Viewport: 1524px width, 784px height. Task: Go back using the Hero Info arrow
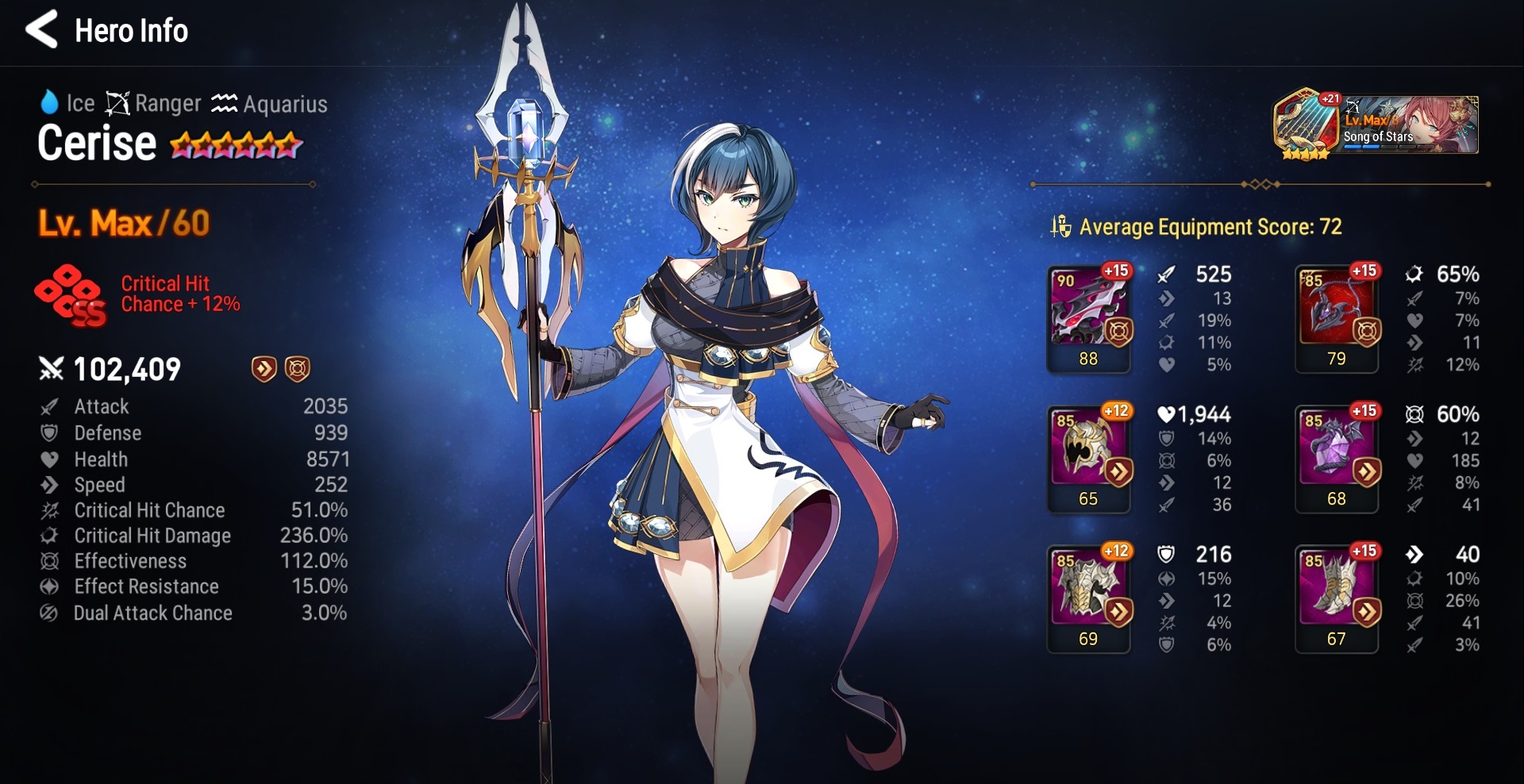[42, 30]
